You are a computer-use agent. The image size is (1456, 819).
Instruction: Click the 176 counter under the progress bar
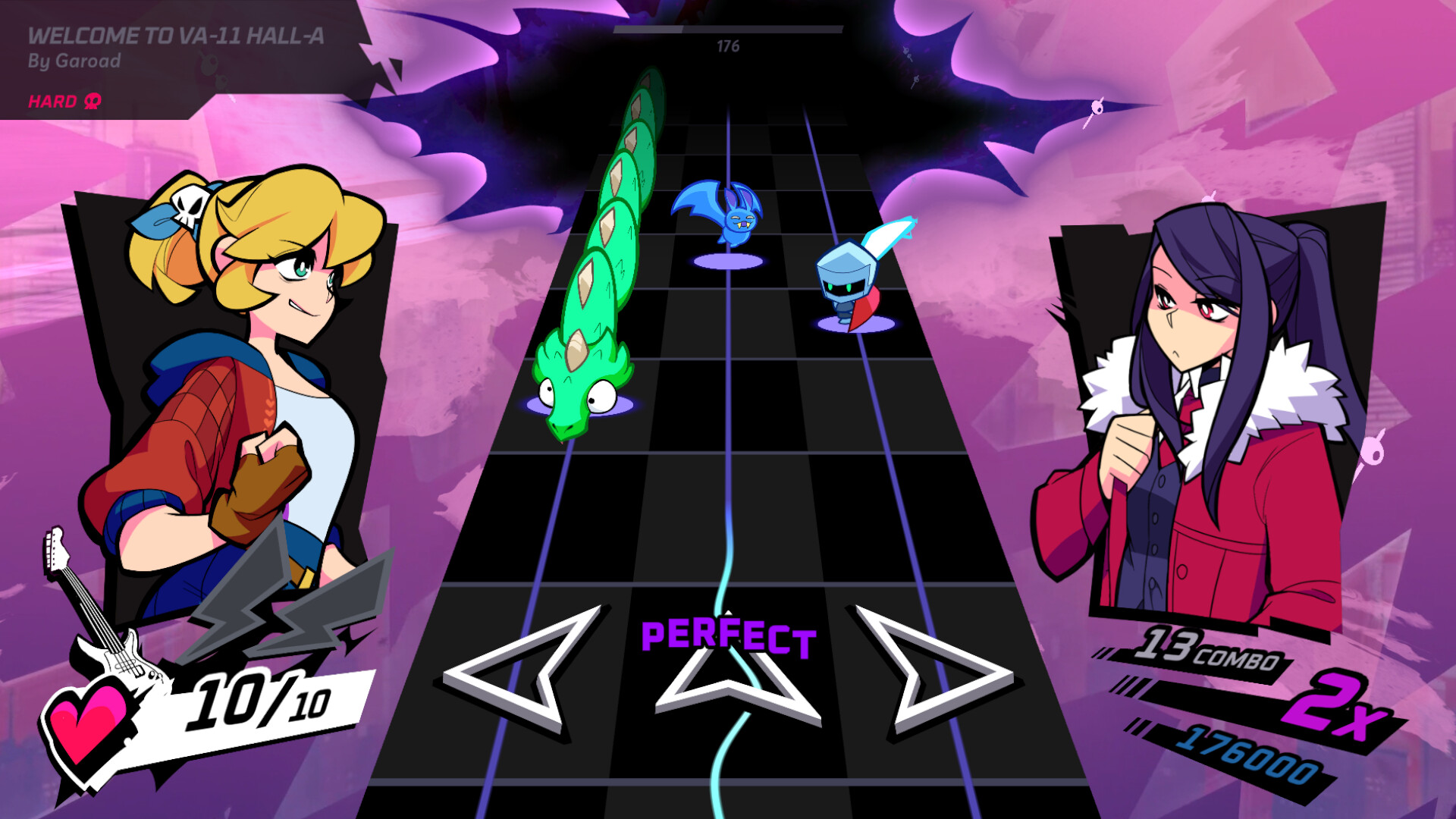(x=728, y=45)
